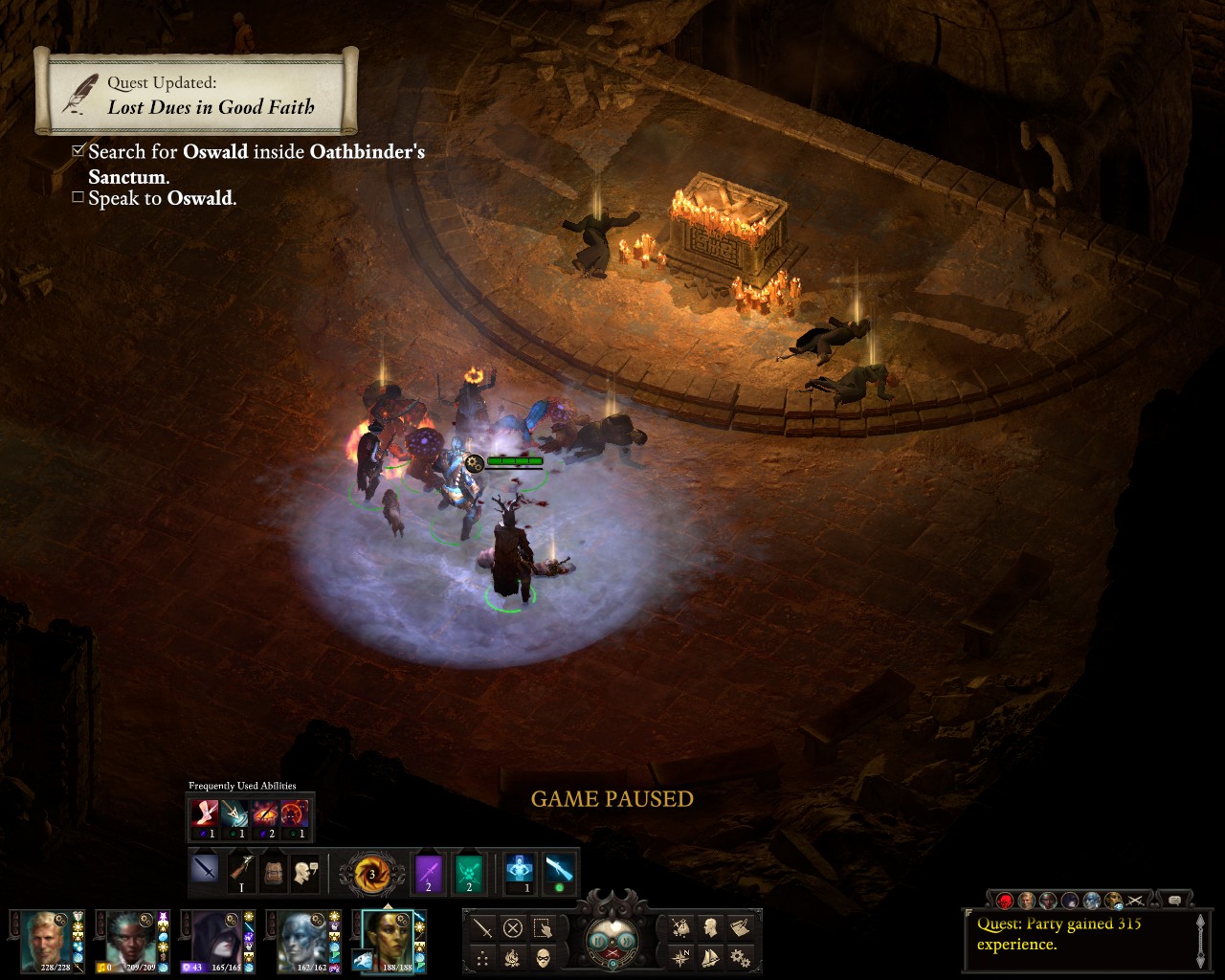
Task: Select the hooded character party portrait
Action: tap(214, 941)
